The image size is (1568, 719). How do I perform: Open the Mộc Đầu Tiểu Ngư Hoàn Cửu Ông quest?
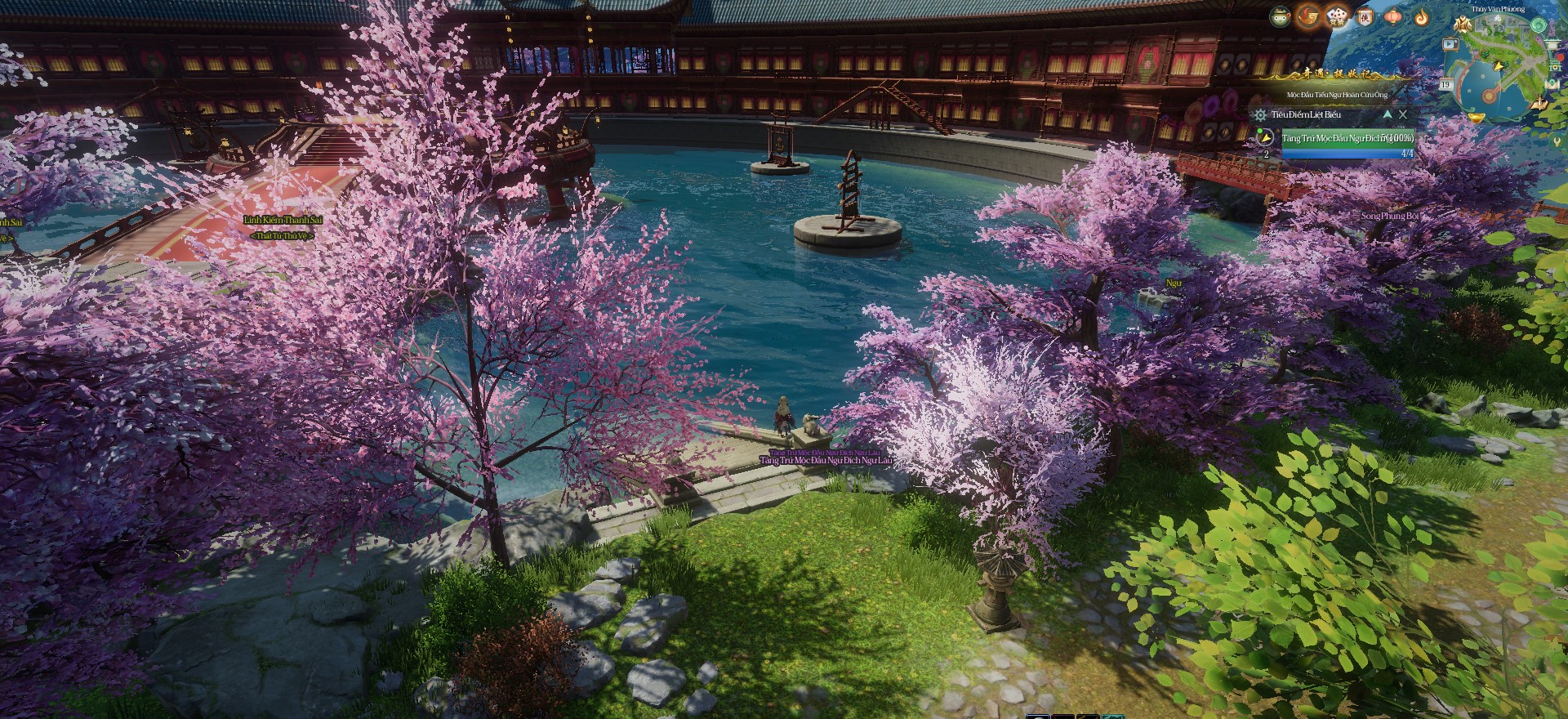1337,95
